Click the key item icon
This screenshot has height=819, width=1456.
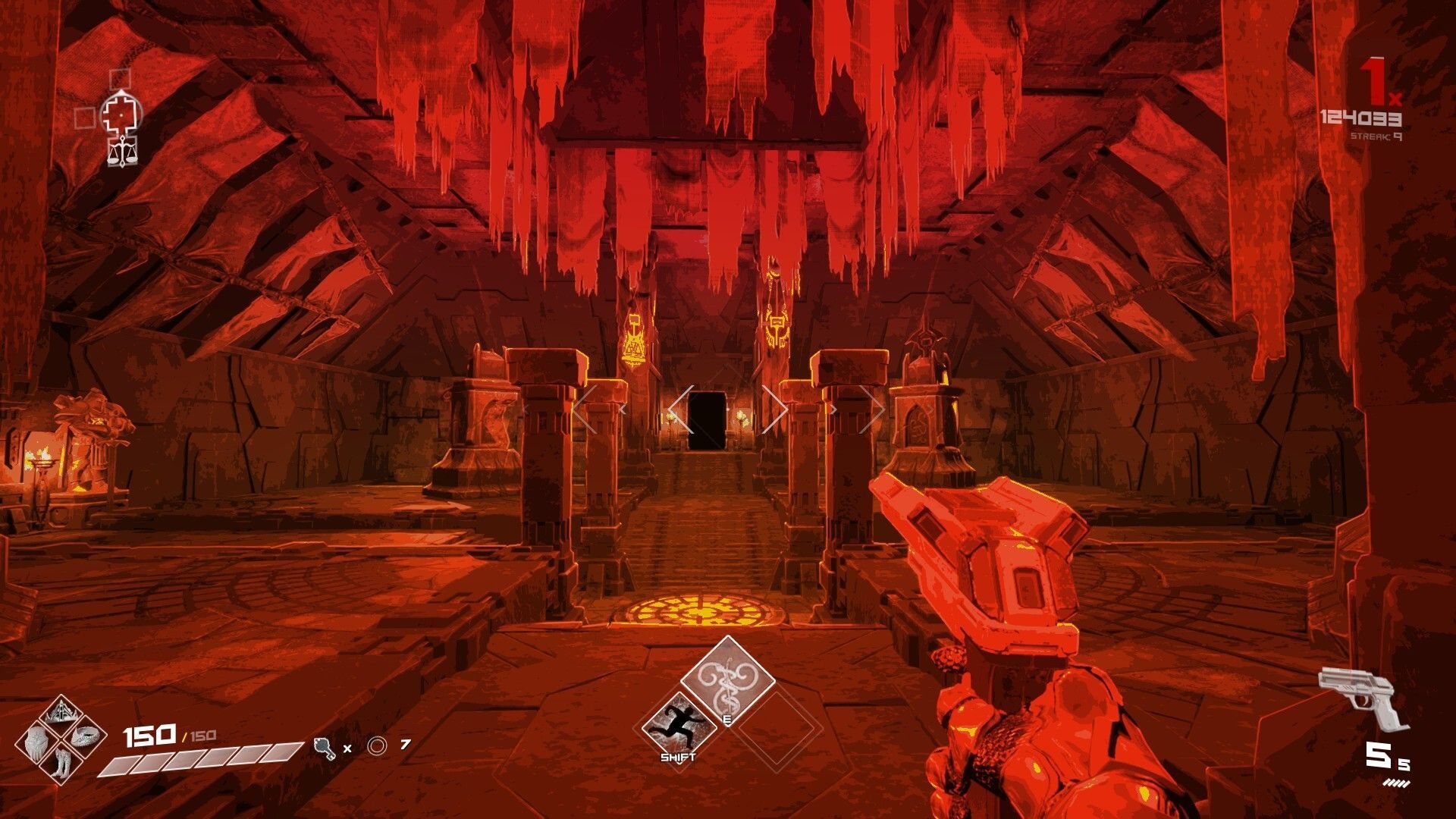(325, 748)
